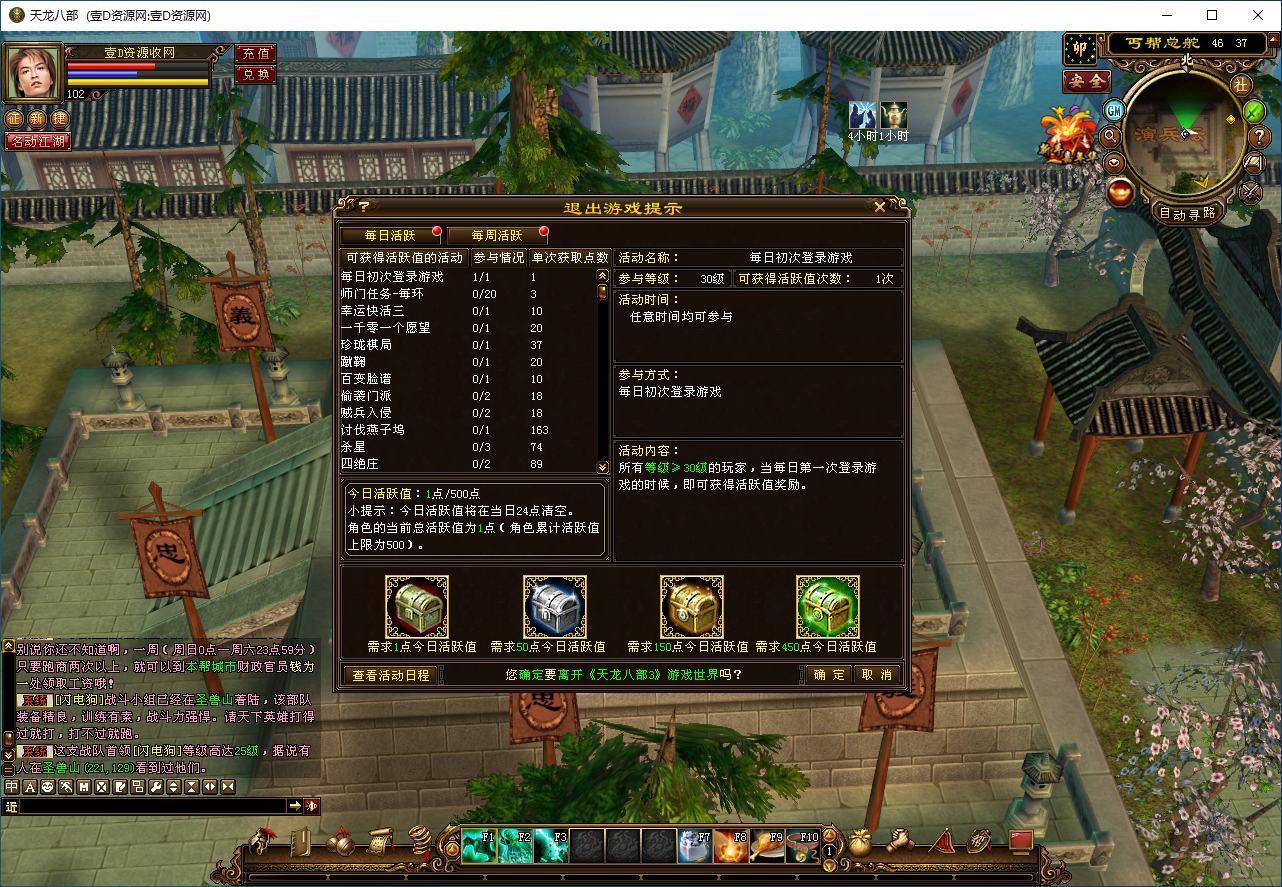Open the 社 social icon next to the minimap
This screenshot has height=887, width=1282.
tap(1240, 86)
